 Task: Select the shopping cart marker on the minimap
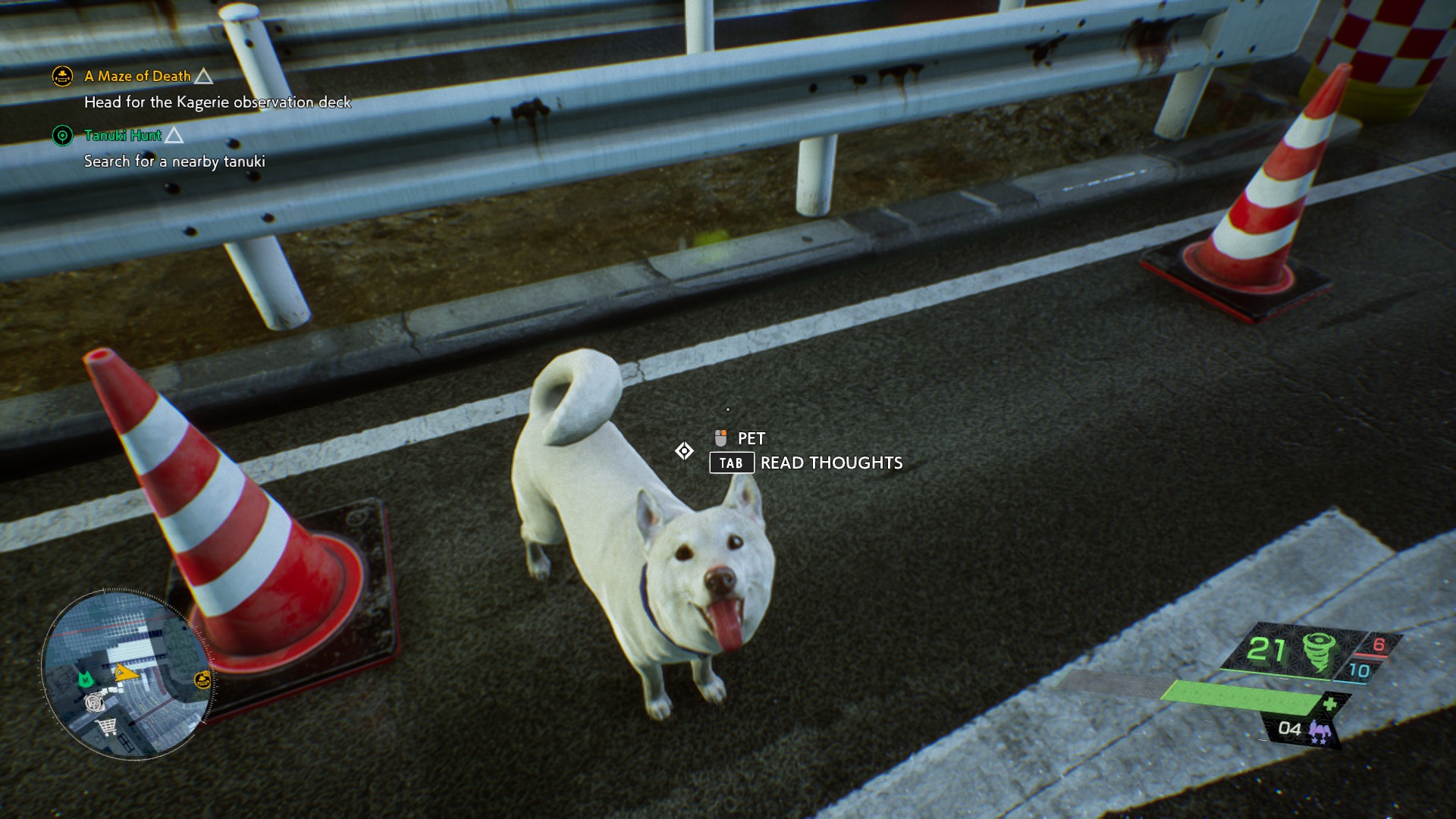click(107, 726)
